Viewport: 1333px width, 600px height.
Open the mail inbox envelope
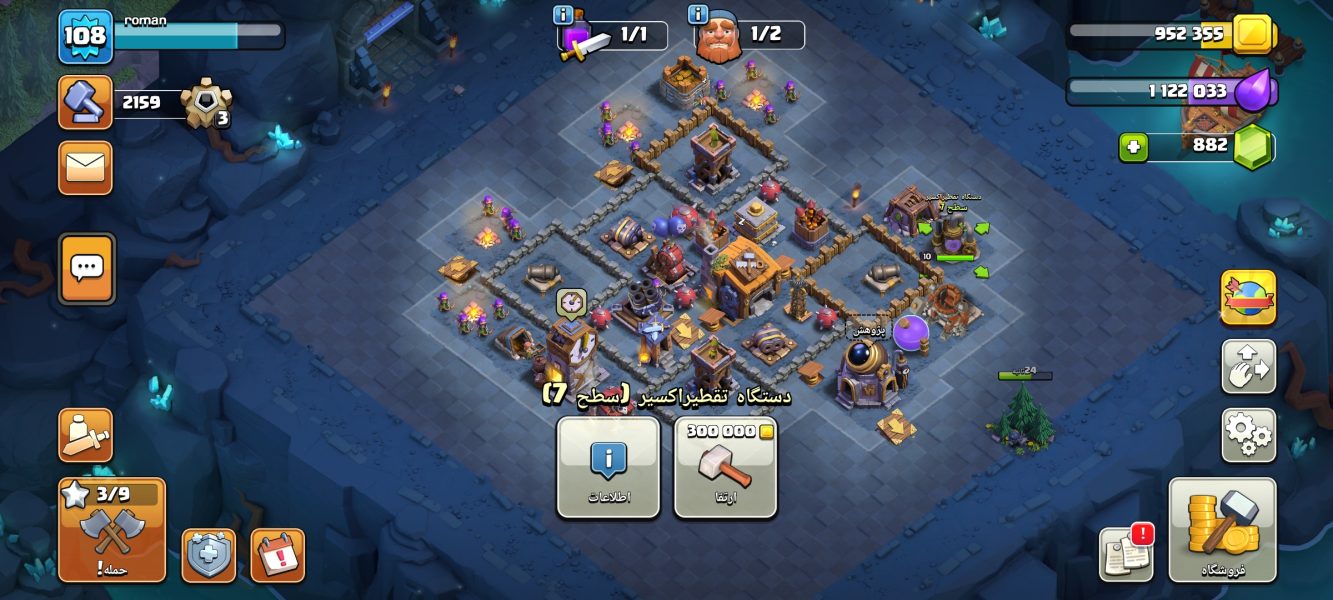point(85,167)
